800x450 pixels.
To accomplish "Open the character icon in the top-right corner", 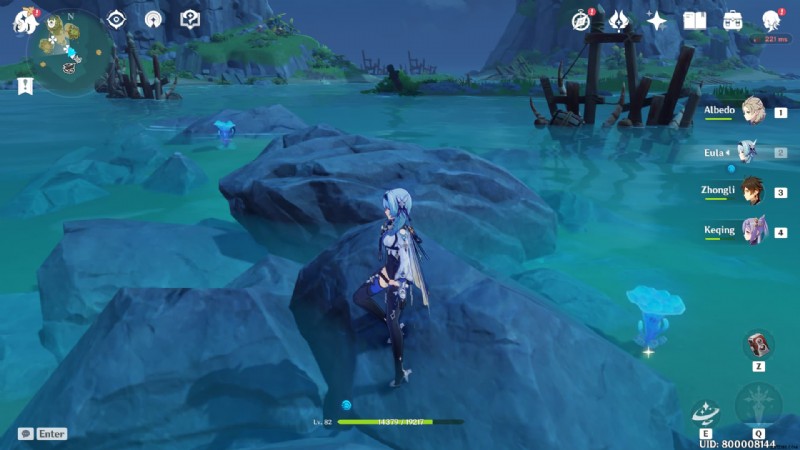I will click(x=771, y=20).
